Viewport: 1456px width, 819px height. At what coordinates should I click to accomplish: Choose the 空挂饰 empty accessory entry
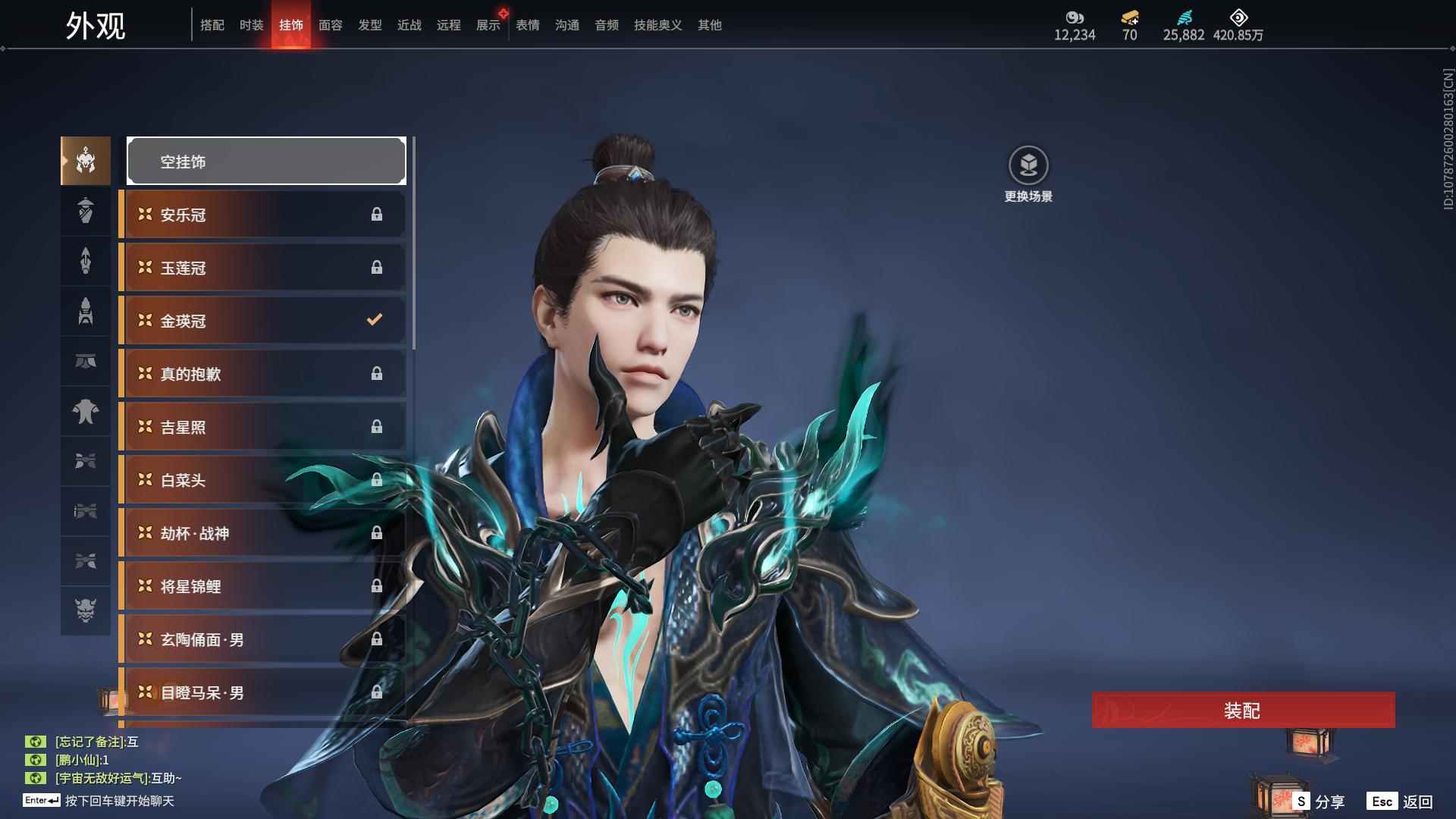point(266,161)
